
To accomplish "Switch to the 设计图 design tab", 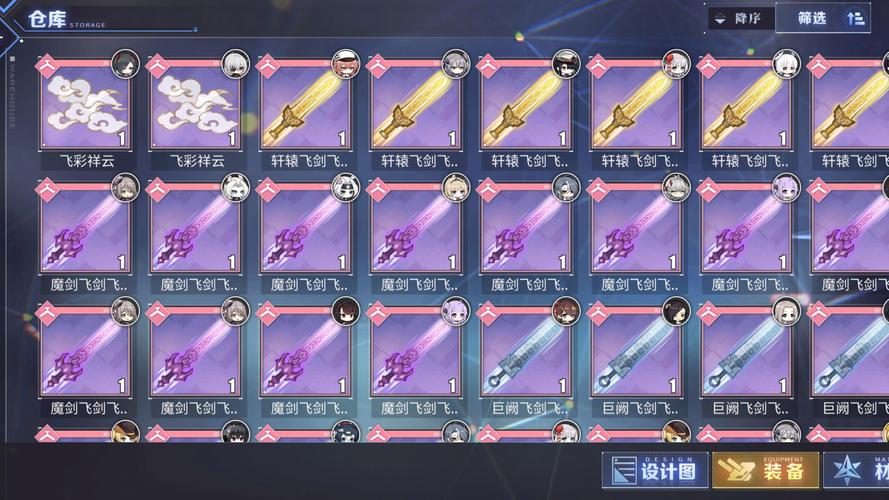I will [x=655, y=472].
